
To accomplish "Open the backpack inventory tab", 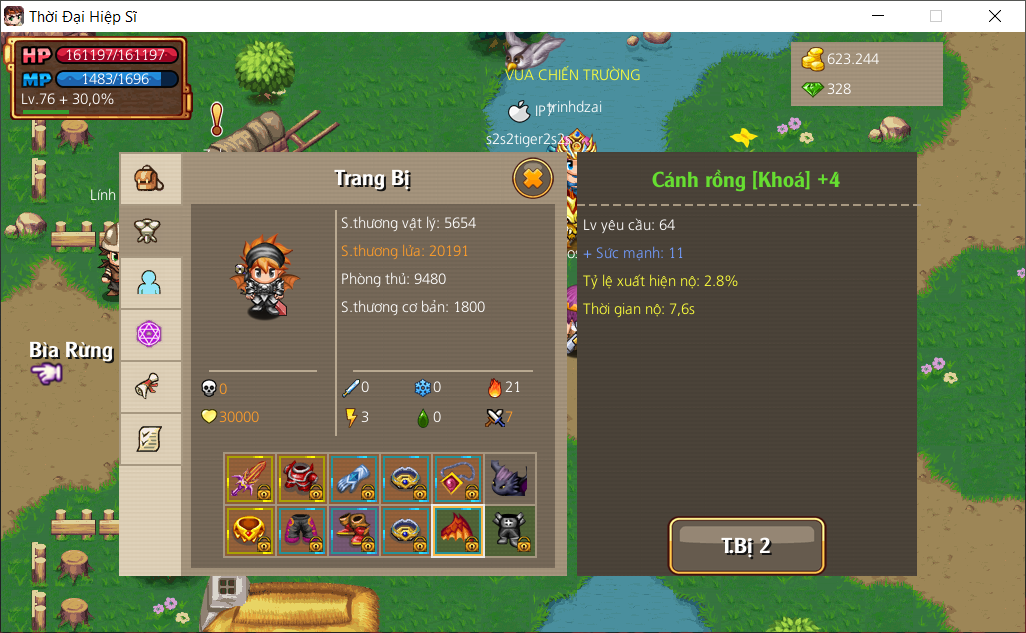I will pyautogui.click(x=150, y=180).
